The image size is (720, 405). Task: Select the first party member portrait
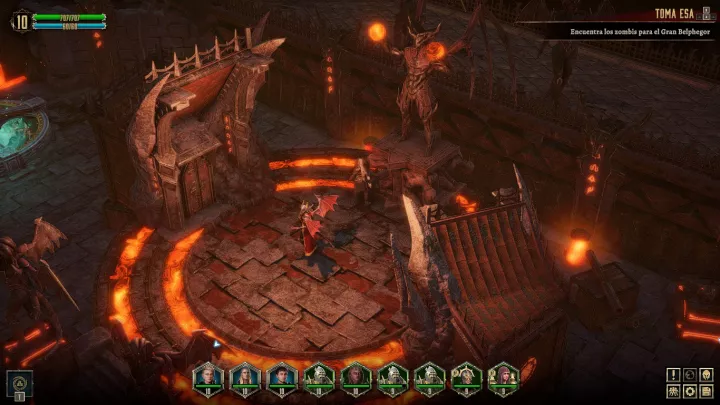[x=208, y=376]
